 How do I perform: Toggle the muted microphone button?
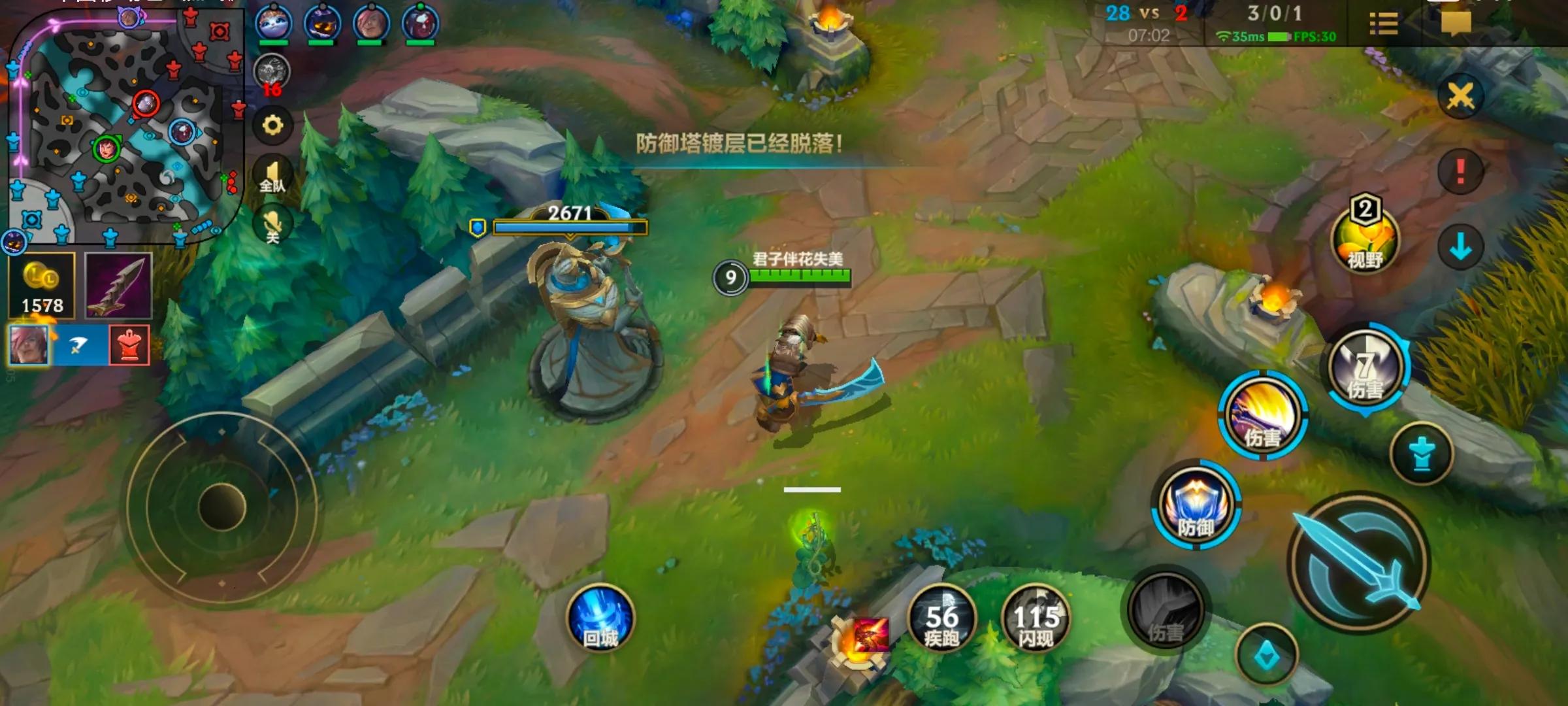point(272,226)
